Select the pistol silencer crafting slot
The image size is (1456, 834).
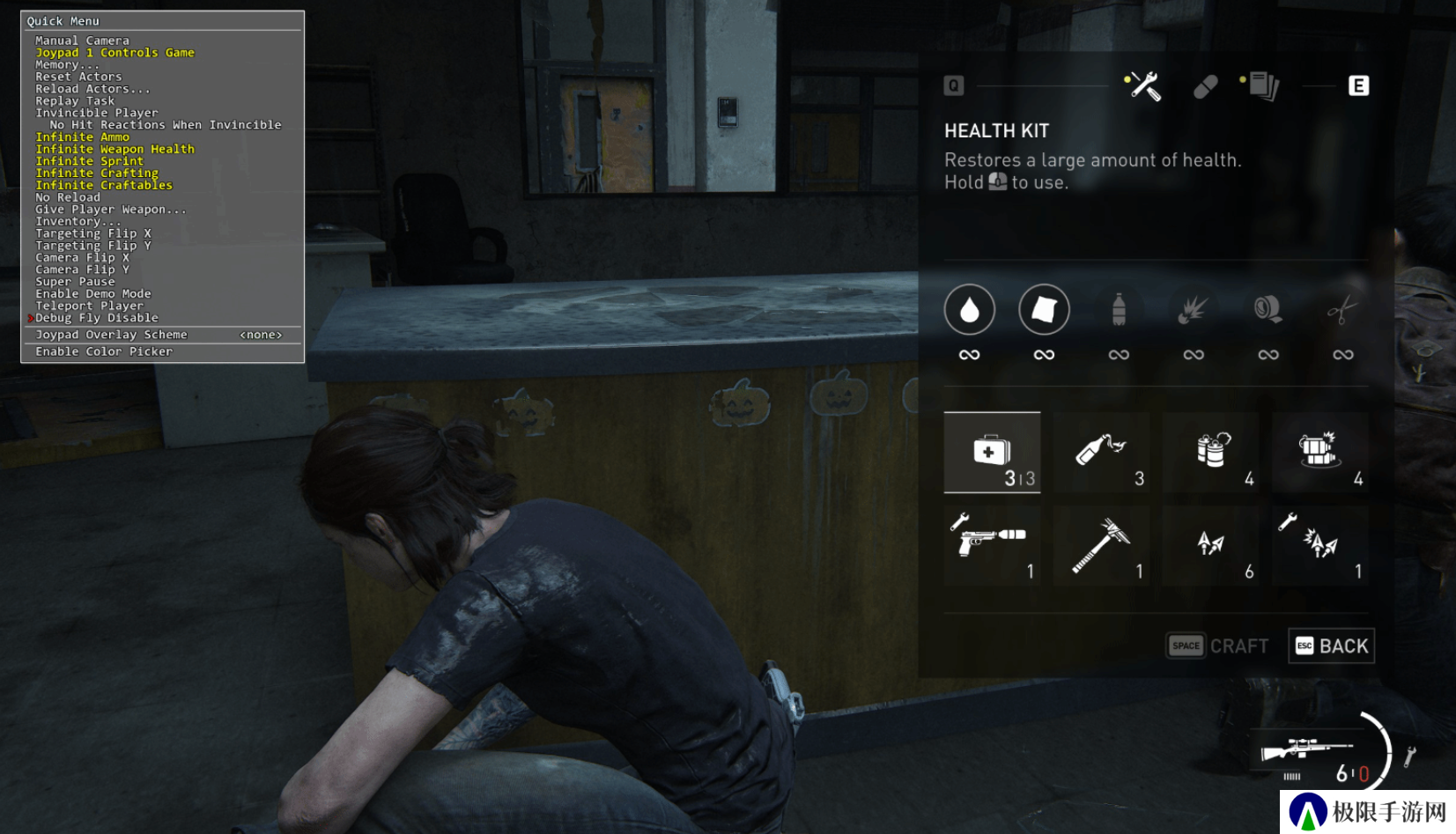click(x=992, y=546)
